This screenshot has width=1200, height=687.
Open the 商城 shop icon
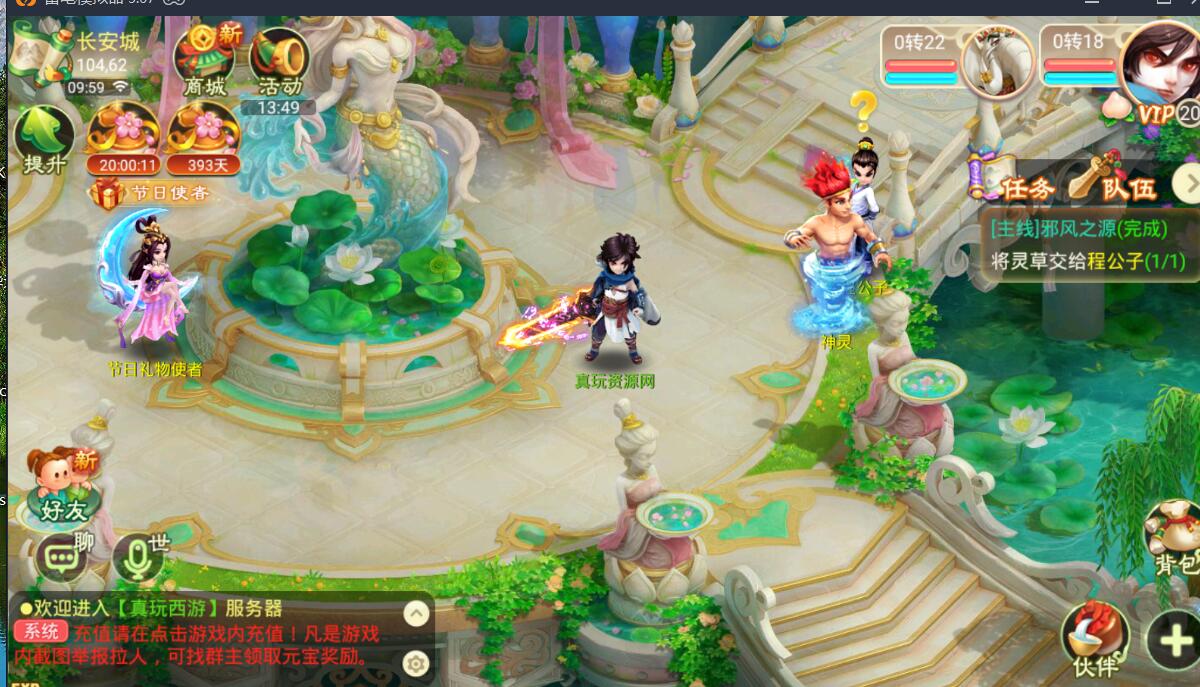click(206, 60)
